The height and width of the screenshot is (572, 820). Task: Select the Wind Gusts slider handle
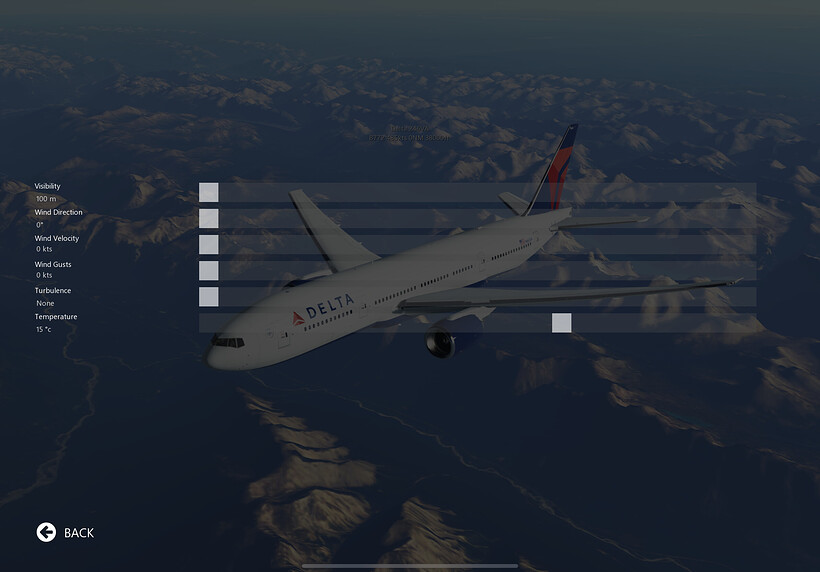[x=208, y=271]
